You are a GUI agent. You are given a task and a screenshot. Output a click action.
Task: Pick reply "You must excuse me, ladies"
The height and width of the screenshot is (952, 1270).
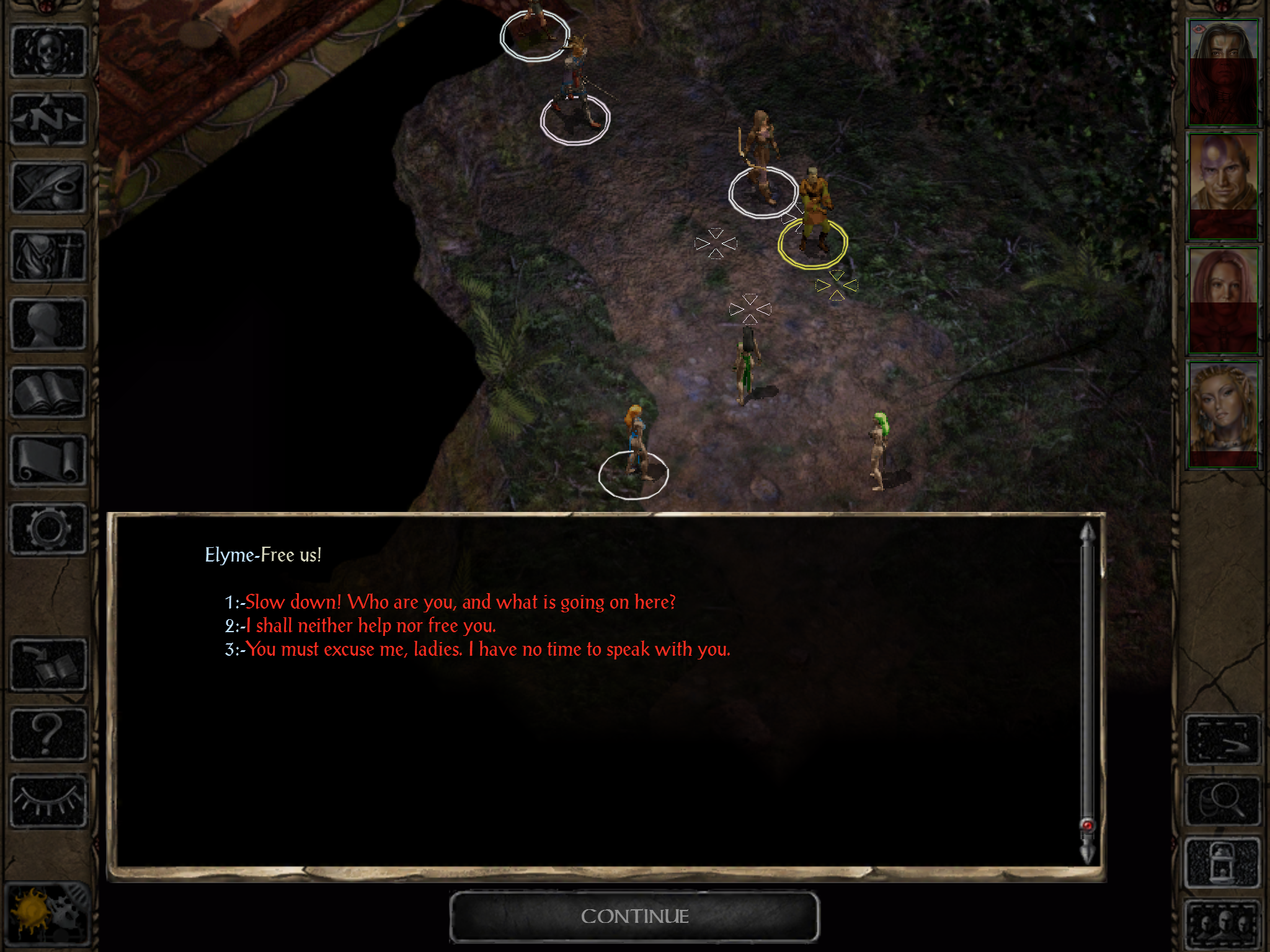pyautogui.click(x=487, y=650)
